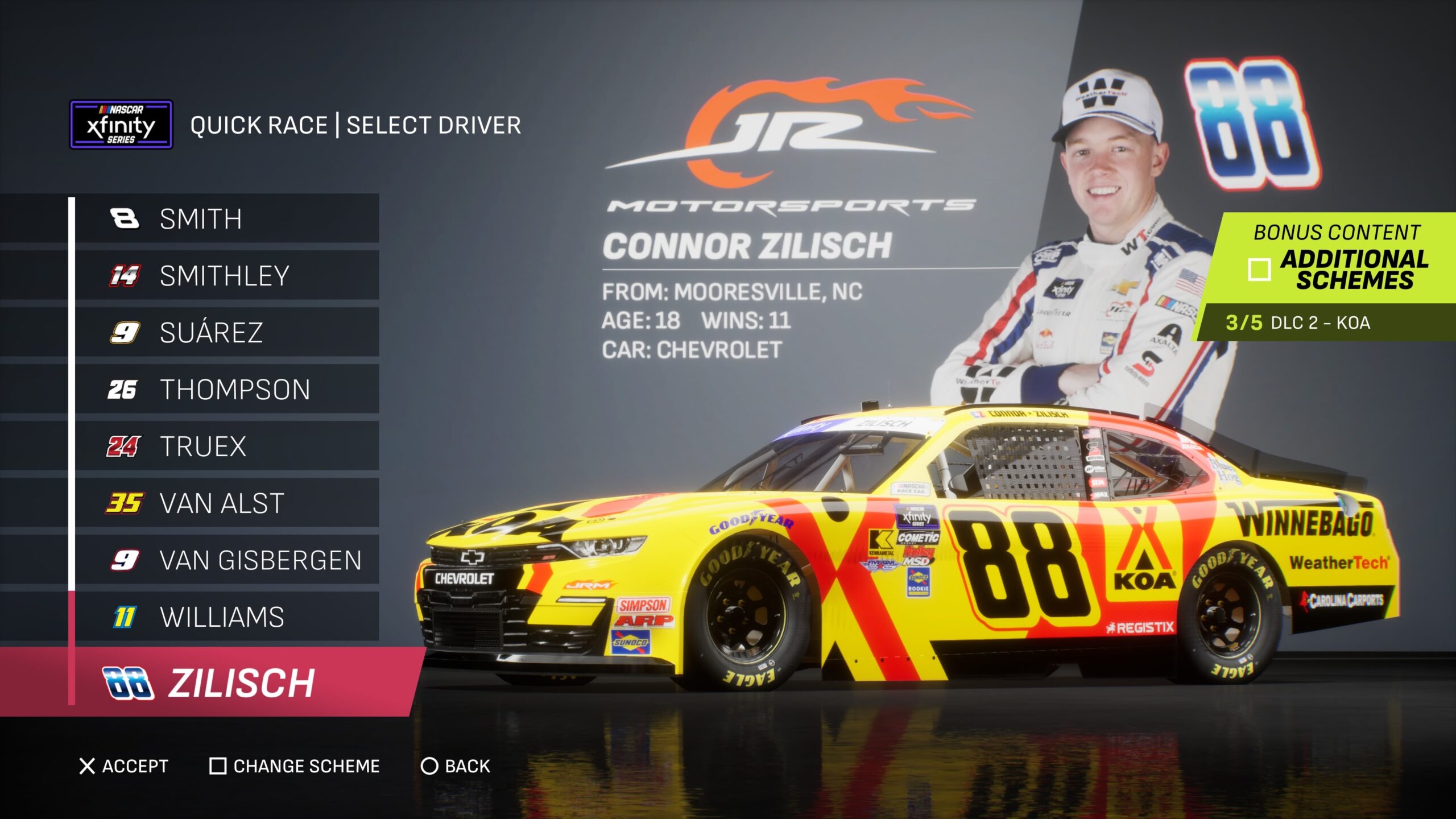
Task: Accept the current driver selection
Action: (124, 766)
